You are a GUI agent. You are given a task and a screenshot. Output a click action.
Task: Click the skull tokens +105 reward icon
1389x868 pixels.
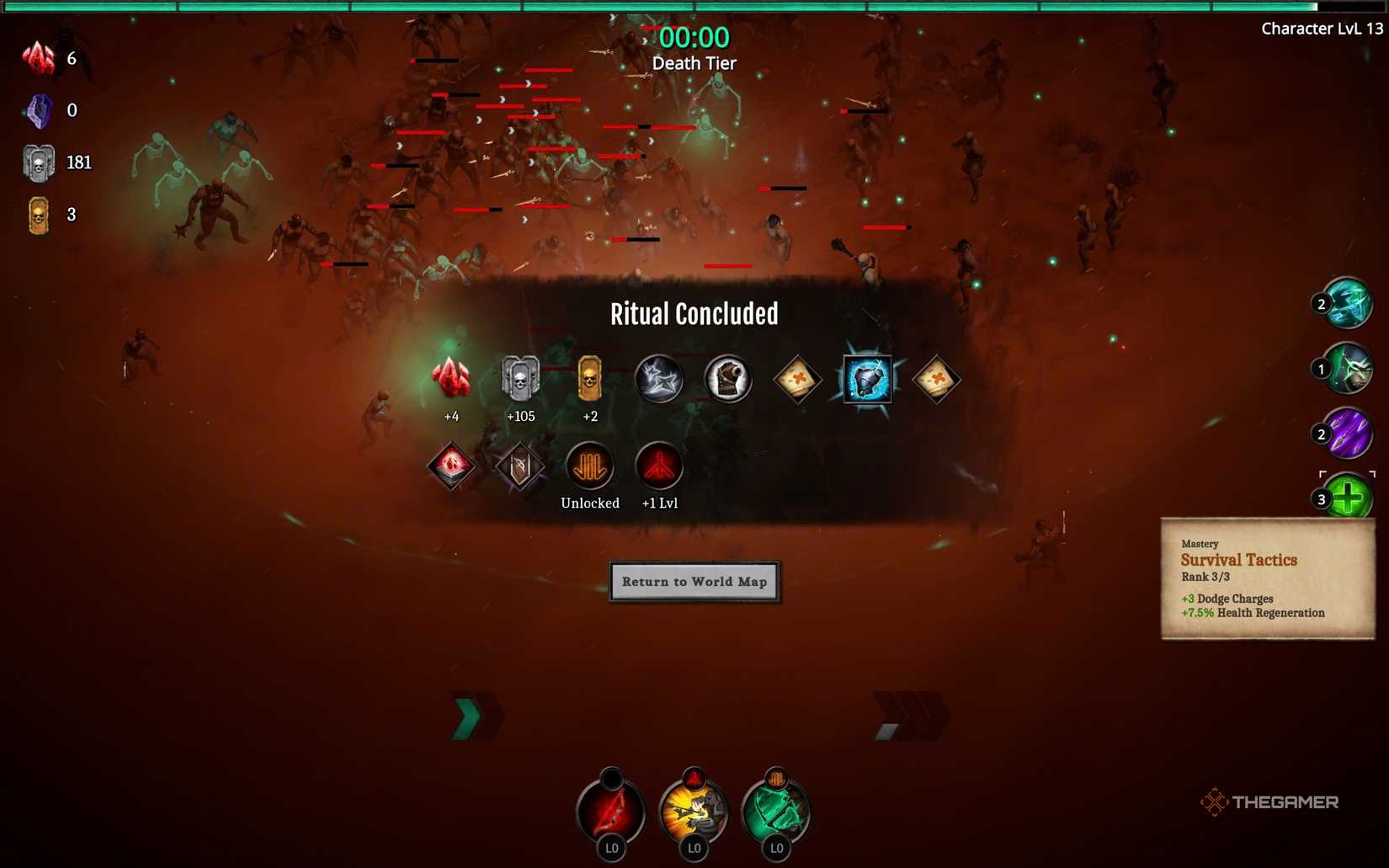coord(520,379)
